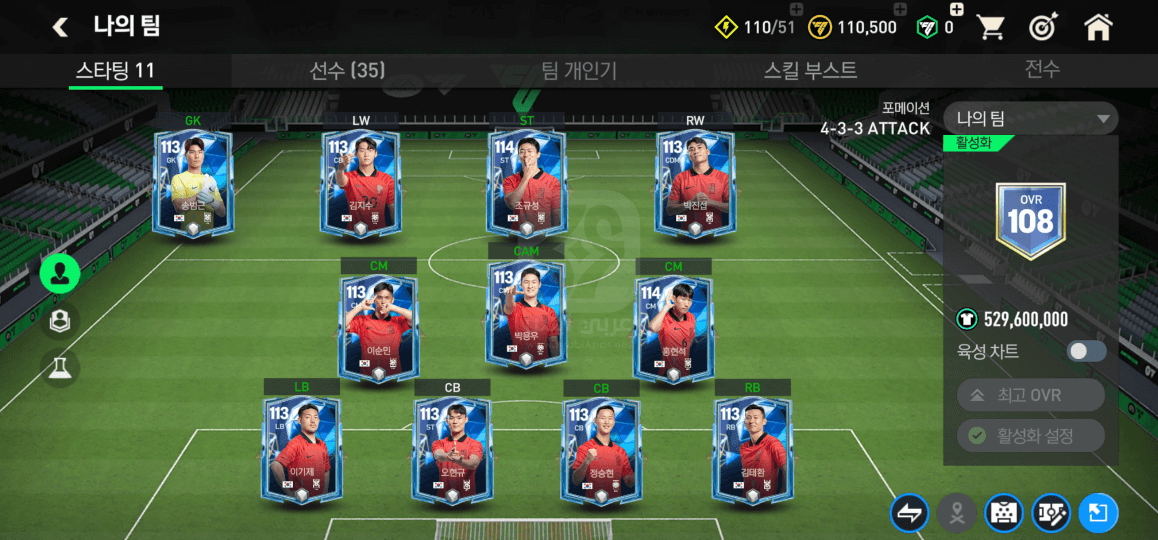Open the 나의 팀 dropdown
This screenshot has height=540, width=1158.
click(x=1030, y=119)
